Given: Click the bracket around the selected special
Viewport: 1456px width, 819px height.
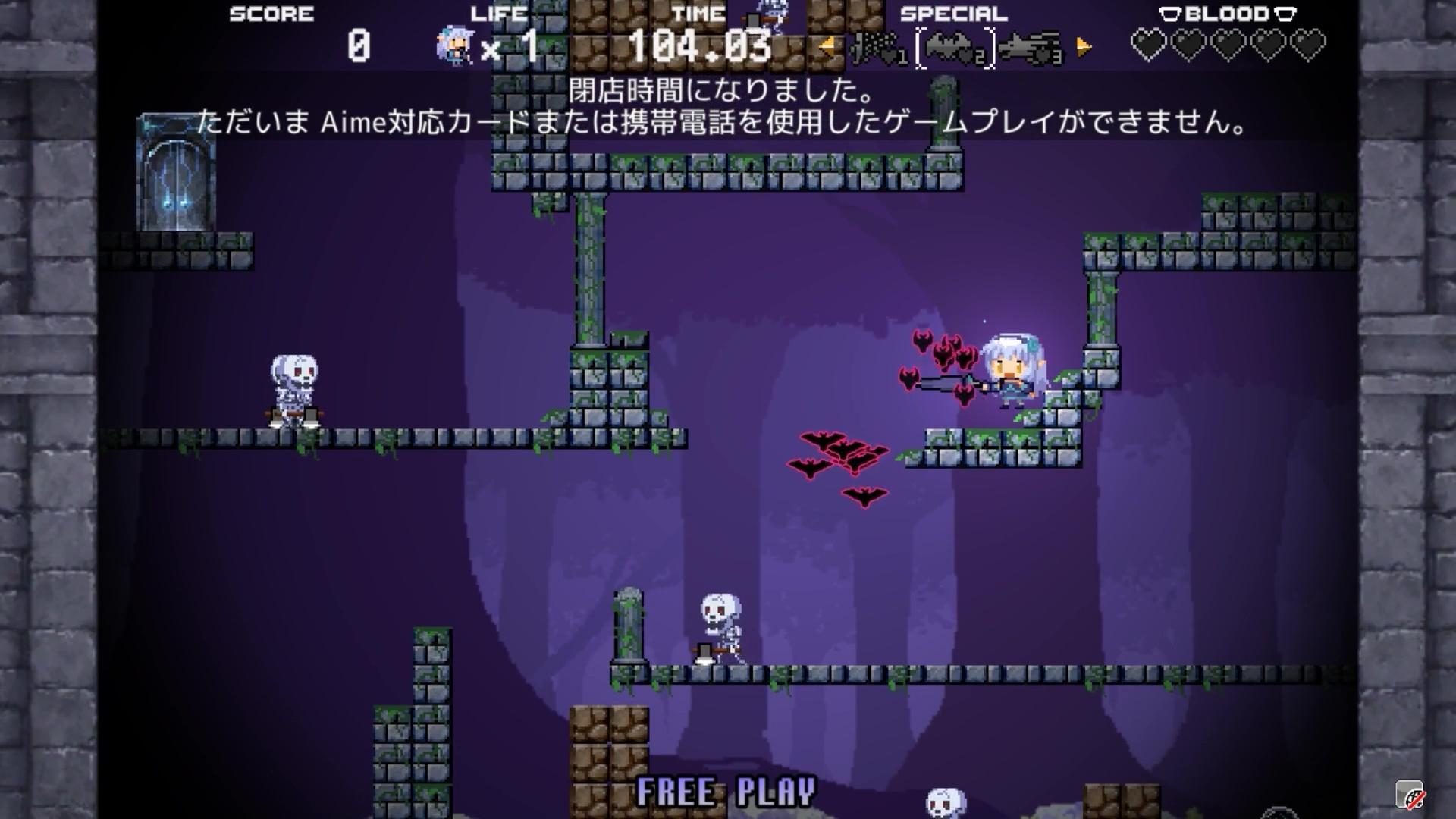Looking at the screenshot, I should click(920, 45).
